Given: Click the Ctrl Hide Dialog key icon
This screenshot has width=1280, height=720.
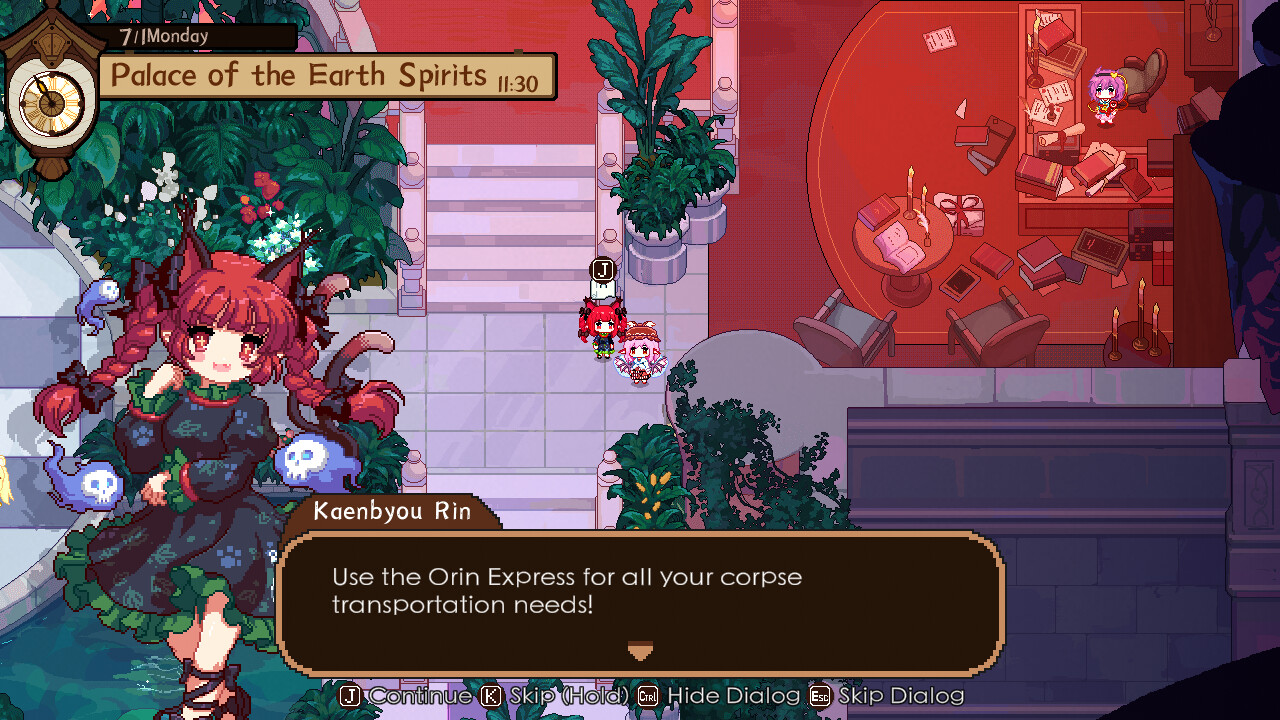Looking at the screenshot, I should point(649,696).
